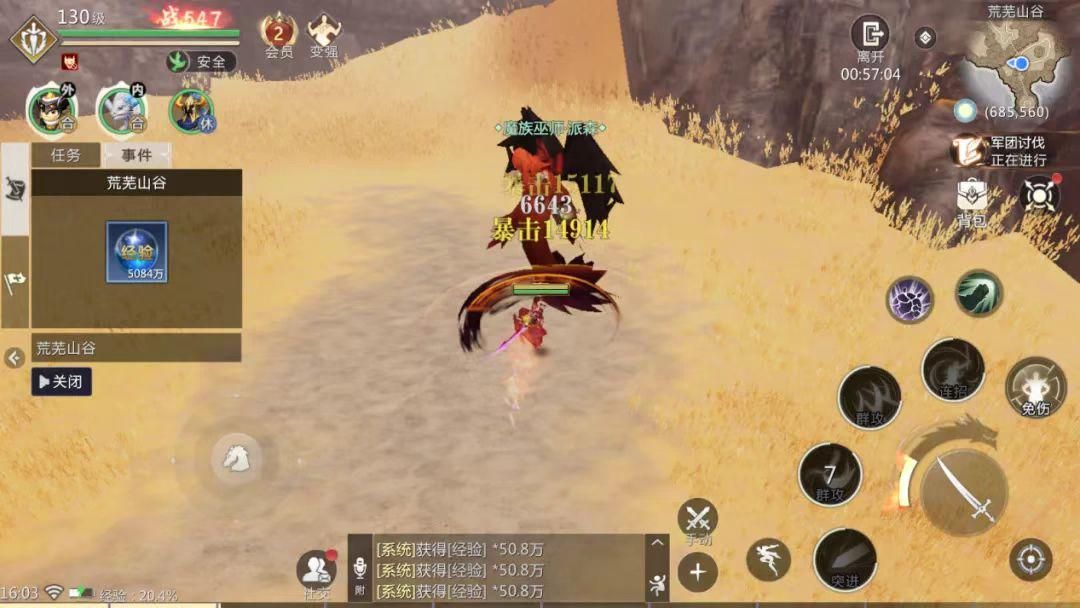The width and height of the screenshot is (1080, 608).
Task: Activate the 免伤 damage immunity skill
Action: pos(1035,386)
